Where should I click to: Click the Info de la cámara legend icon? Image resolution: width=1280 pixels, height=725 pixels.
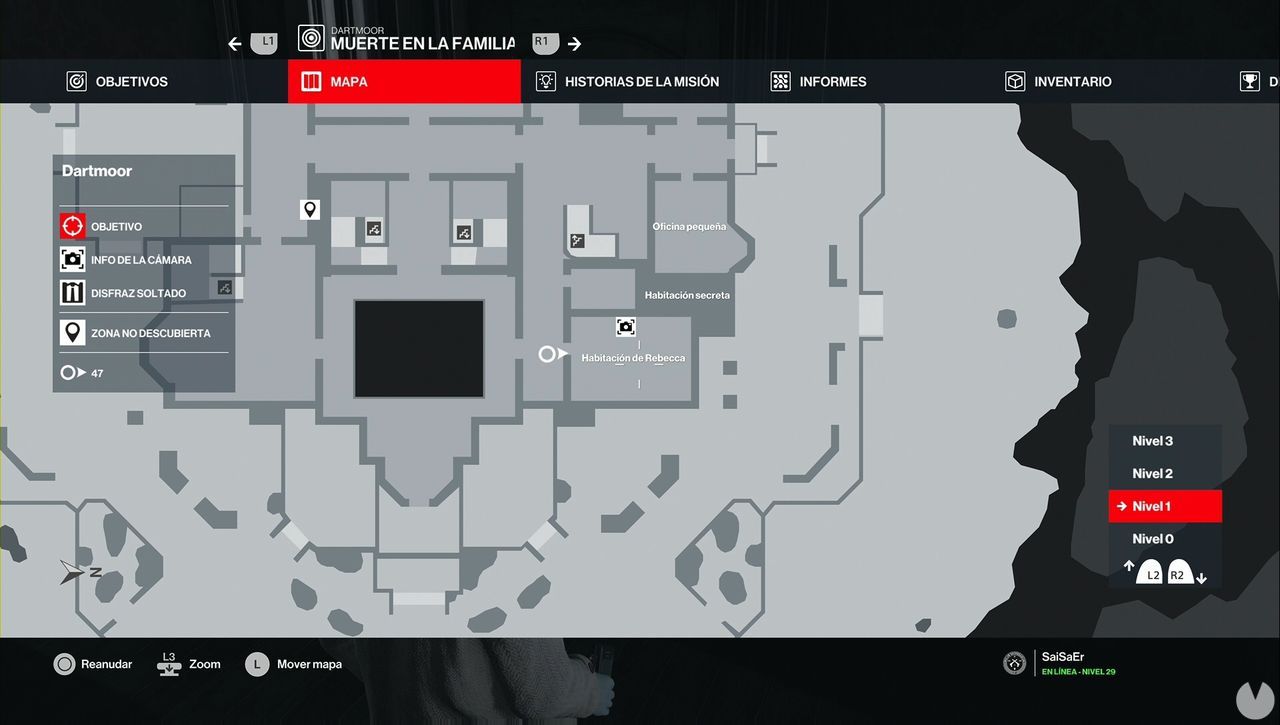coord(72,259)
